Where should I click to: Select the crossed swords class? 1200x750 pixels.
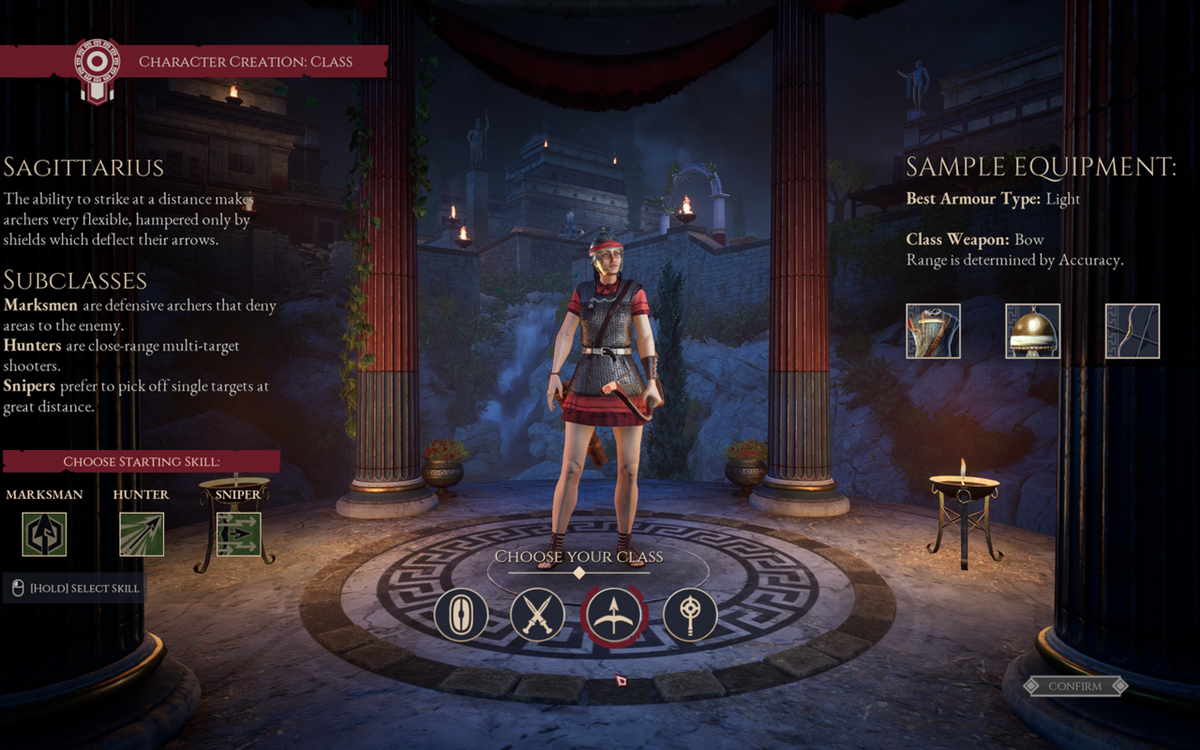(538, 614)
